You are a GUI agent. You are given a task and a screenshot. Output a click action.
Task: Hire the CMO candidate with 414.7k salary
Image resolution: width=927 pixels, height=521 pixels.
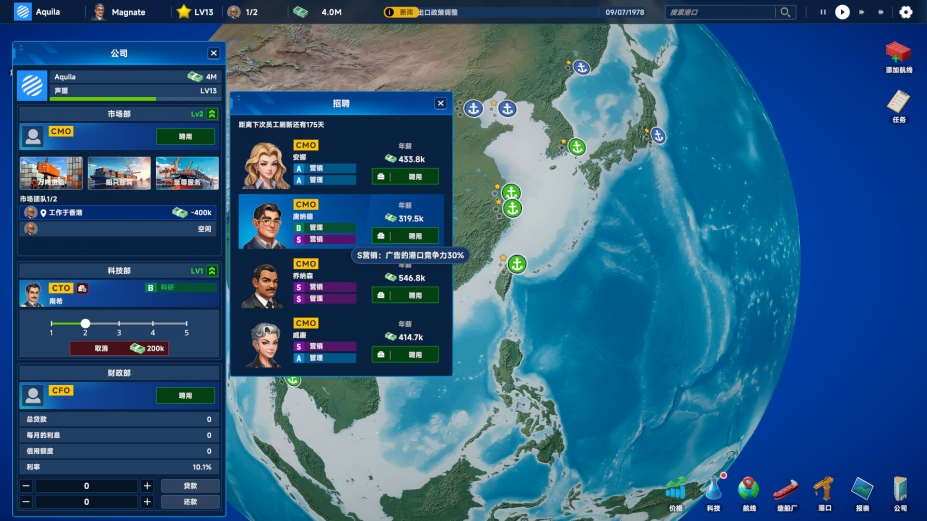tap(405, 354)
